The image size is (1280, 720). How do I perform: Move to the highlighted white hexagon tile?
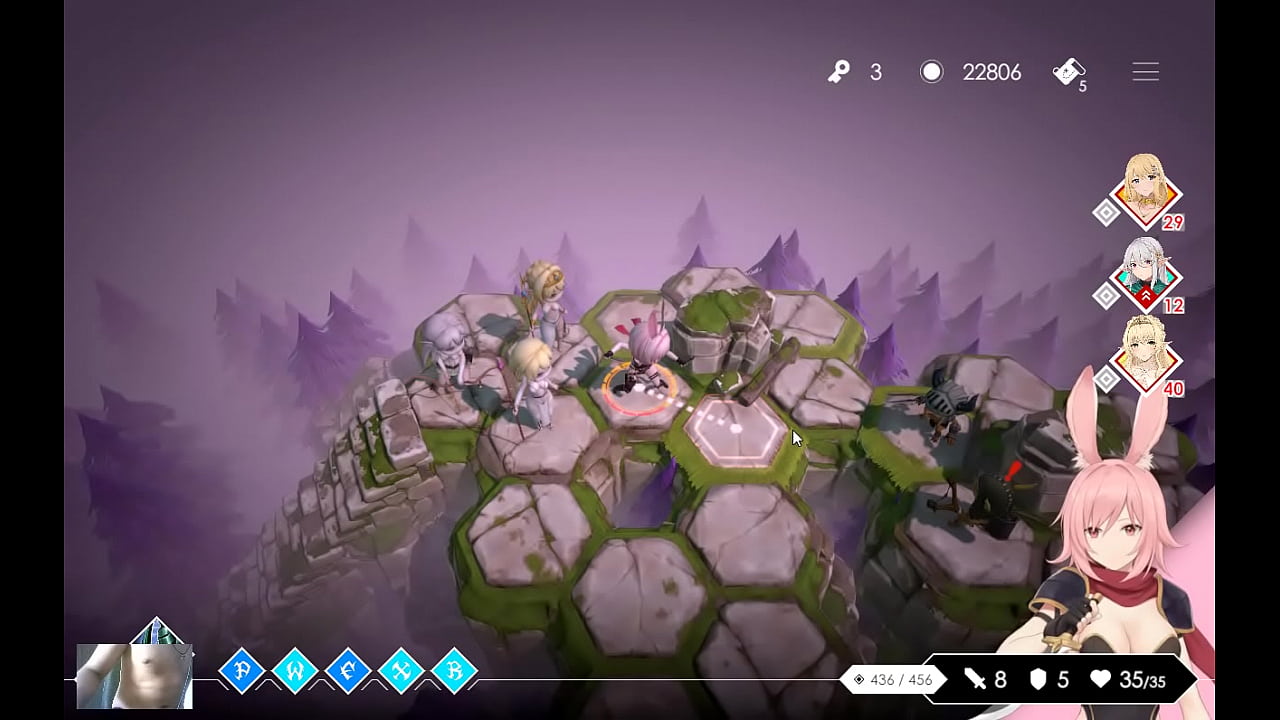coord(735,430)
